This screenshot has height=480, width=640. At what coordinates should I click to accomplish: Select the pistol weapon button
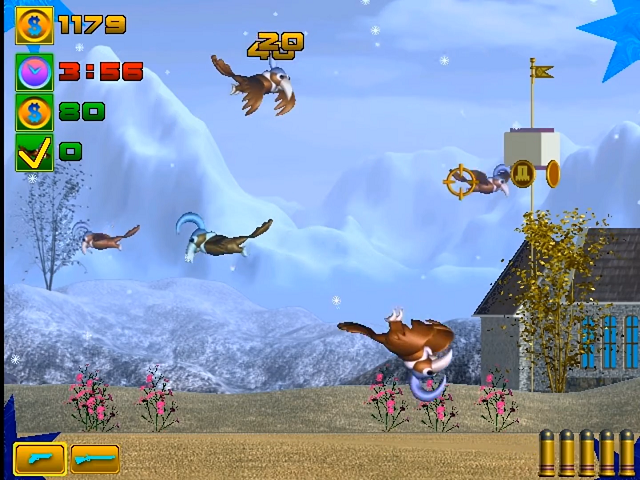[x=40, y=459]
